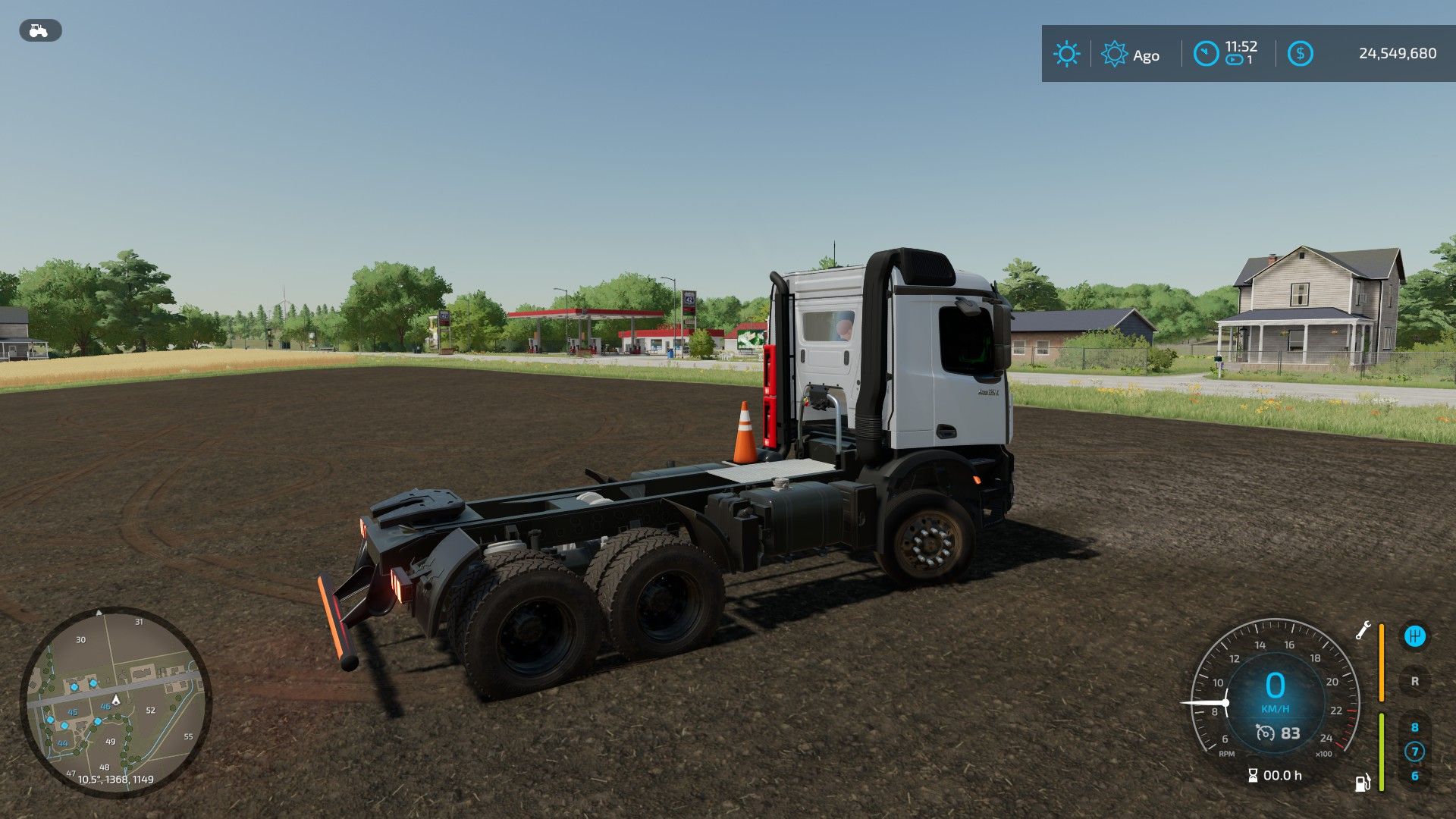Open the circular minimap
This screenshot has width=1456, height=819.
[115, 701]
